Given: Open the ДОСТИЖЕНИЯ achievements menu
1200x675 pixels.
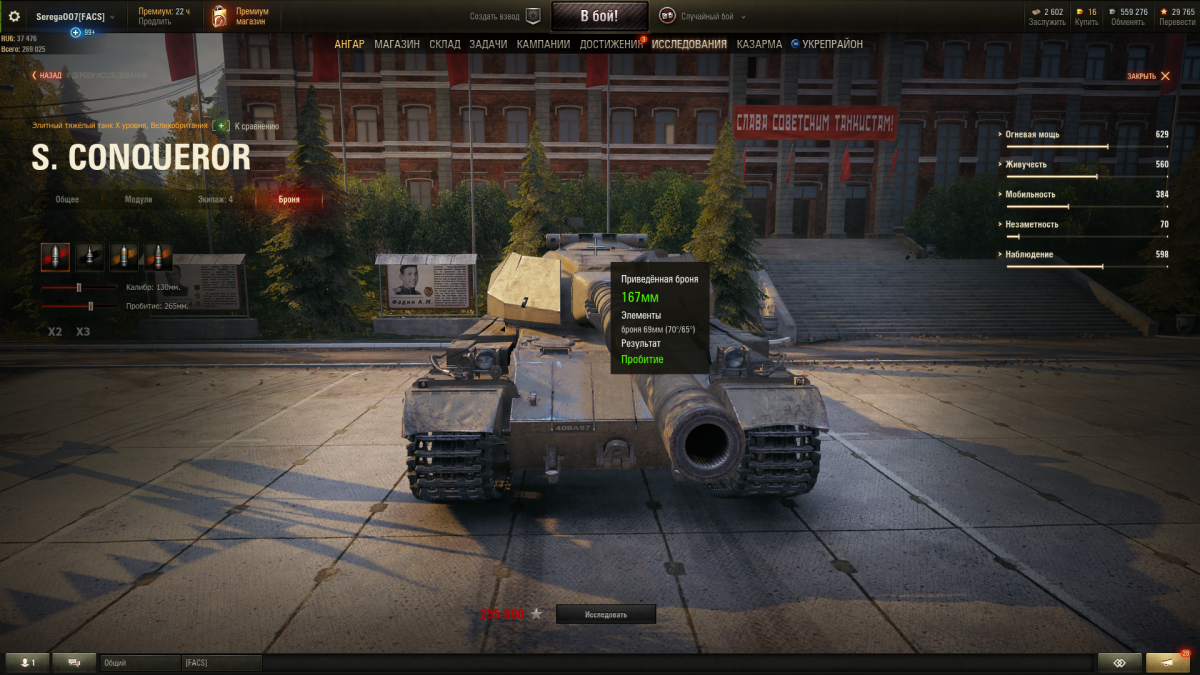Looking at the screenshot, I should pos(611,44).
